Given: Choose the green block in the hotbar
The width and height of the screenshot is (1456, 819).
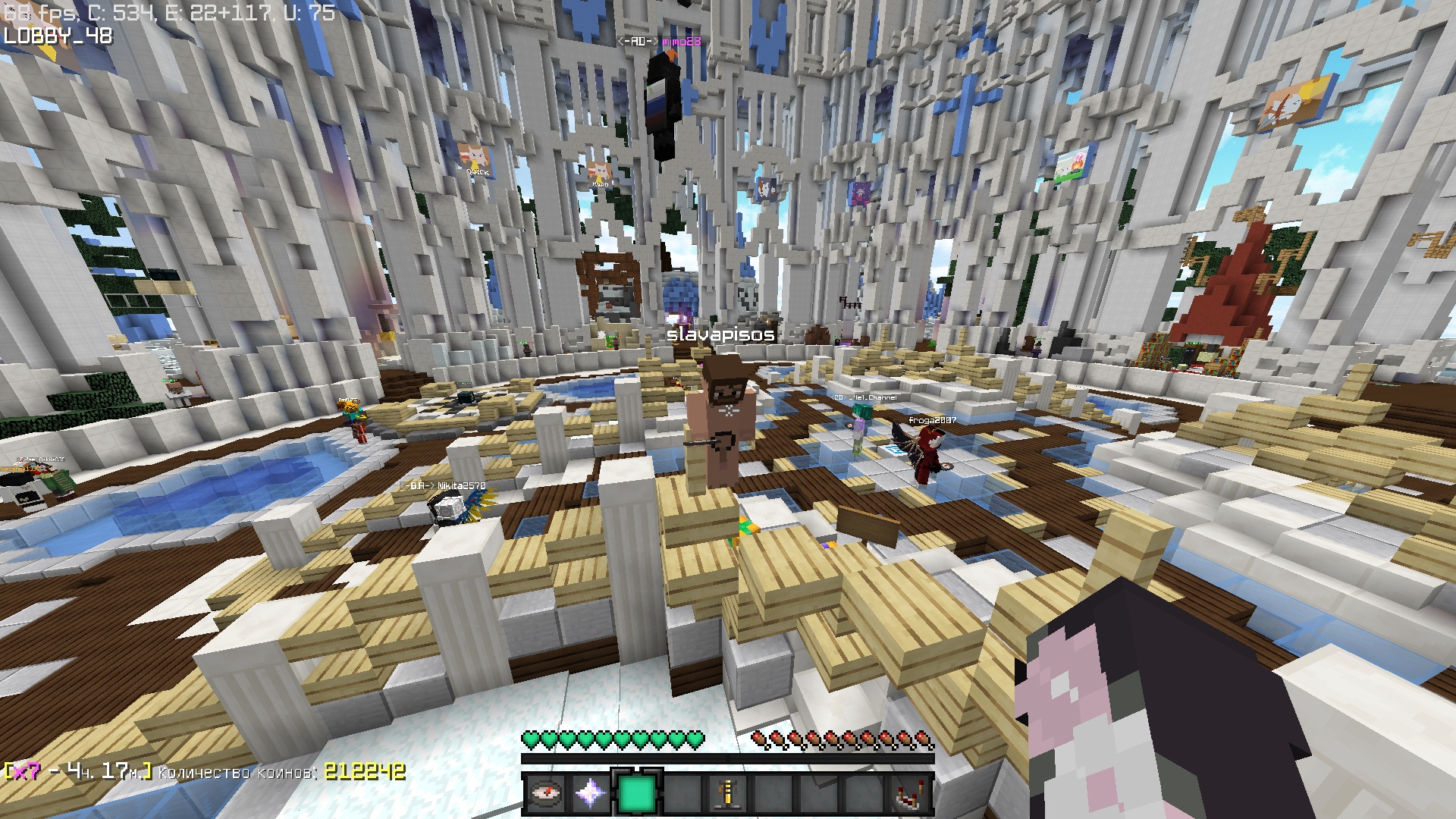Looking at the screenshot, I should 637,794.
